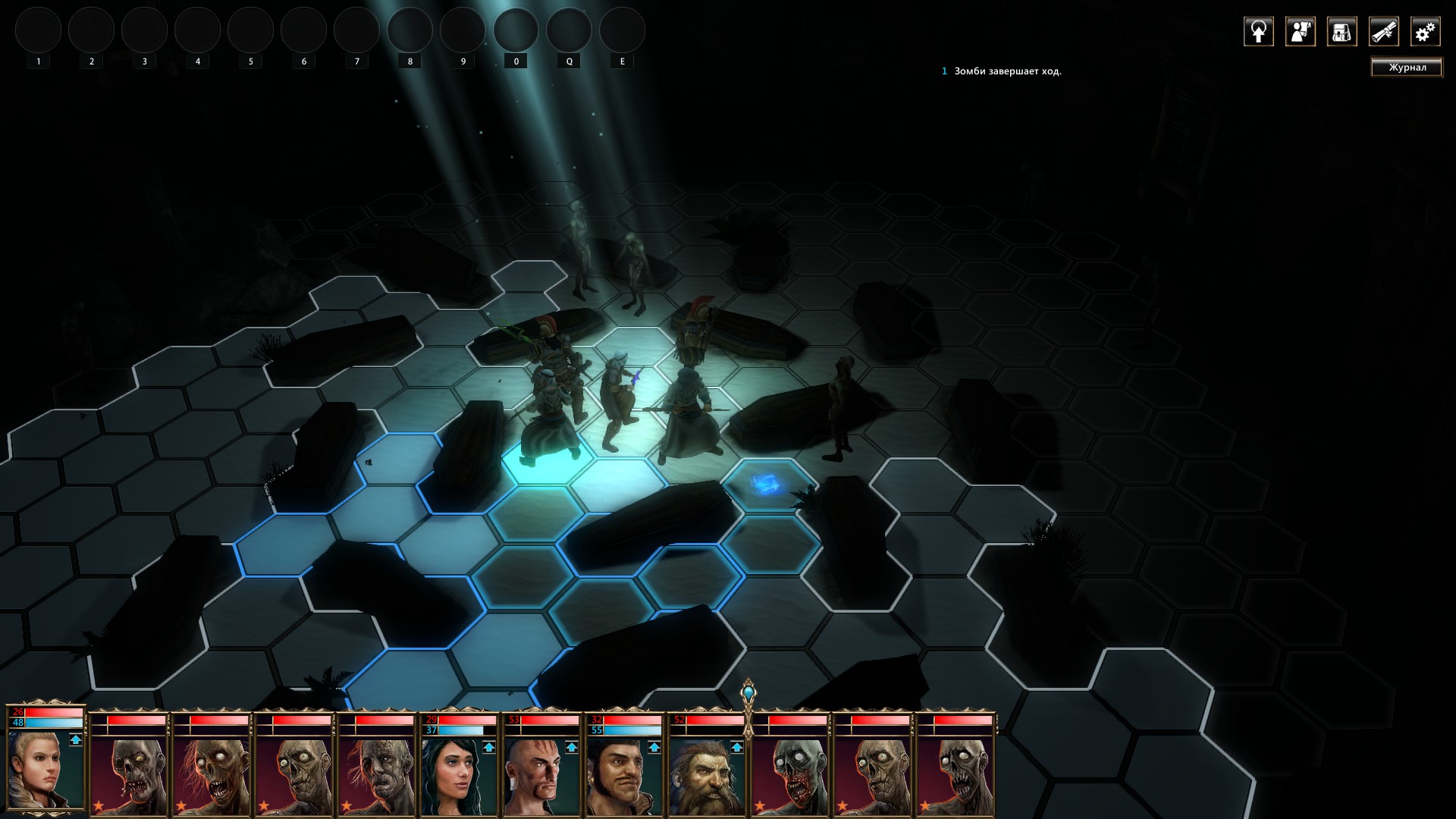Open the character sheet icon
This screenshot has width=1456, height=819.
click(1300, 33)
